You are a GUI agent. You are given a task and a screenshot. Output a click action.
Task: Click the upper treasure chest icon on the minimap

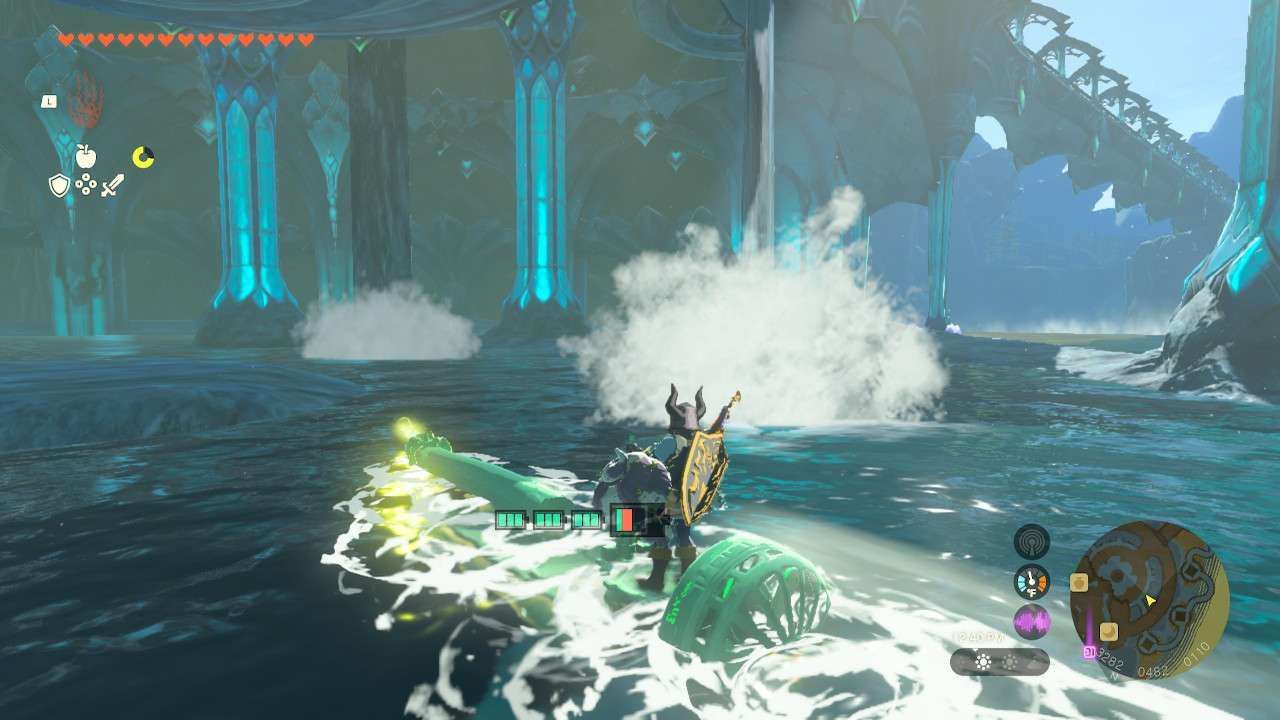[x=1080, y=580]
